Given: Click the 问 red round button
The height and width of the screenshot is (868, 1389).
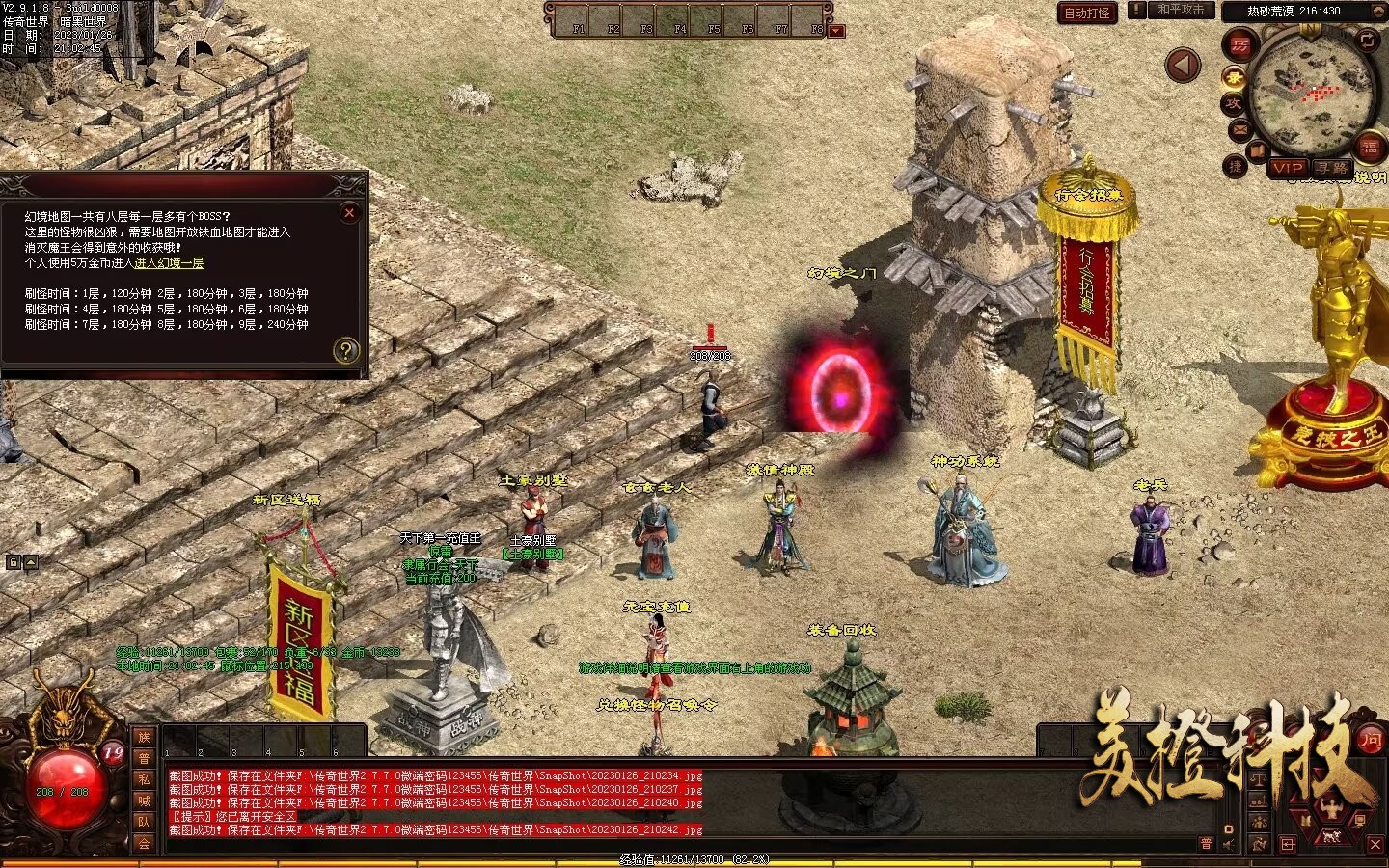Looking at the screenshot, I should point(1370,741).
